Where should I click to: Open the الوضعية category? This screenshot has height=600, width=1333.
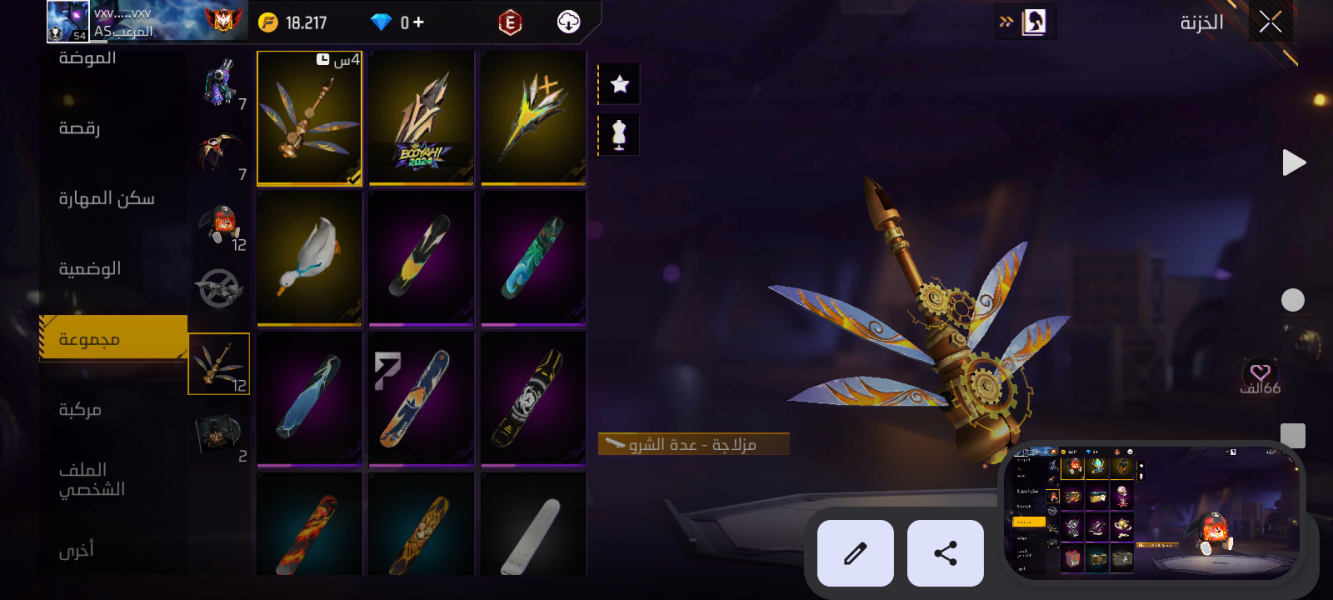90,268
